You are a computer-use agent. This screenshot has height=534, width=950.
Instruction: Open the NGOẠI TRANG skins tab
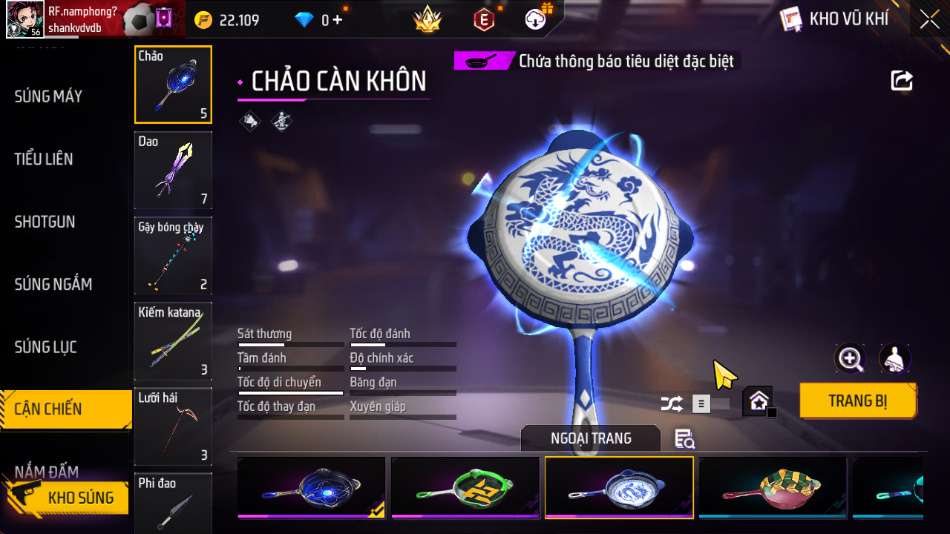pos(590,438)
